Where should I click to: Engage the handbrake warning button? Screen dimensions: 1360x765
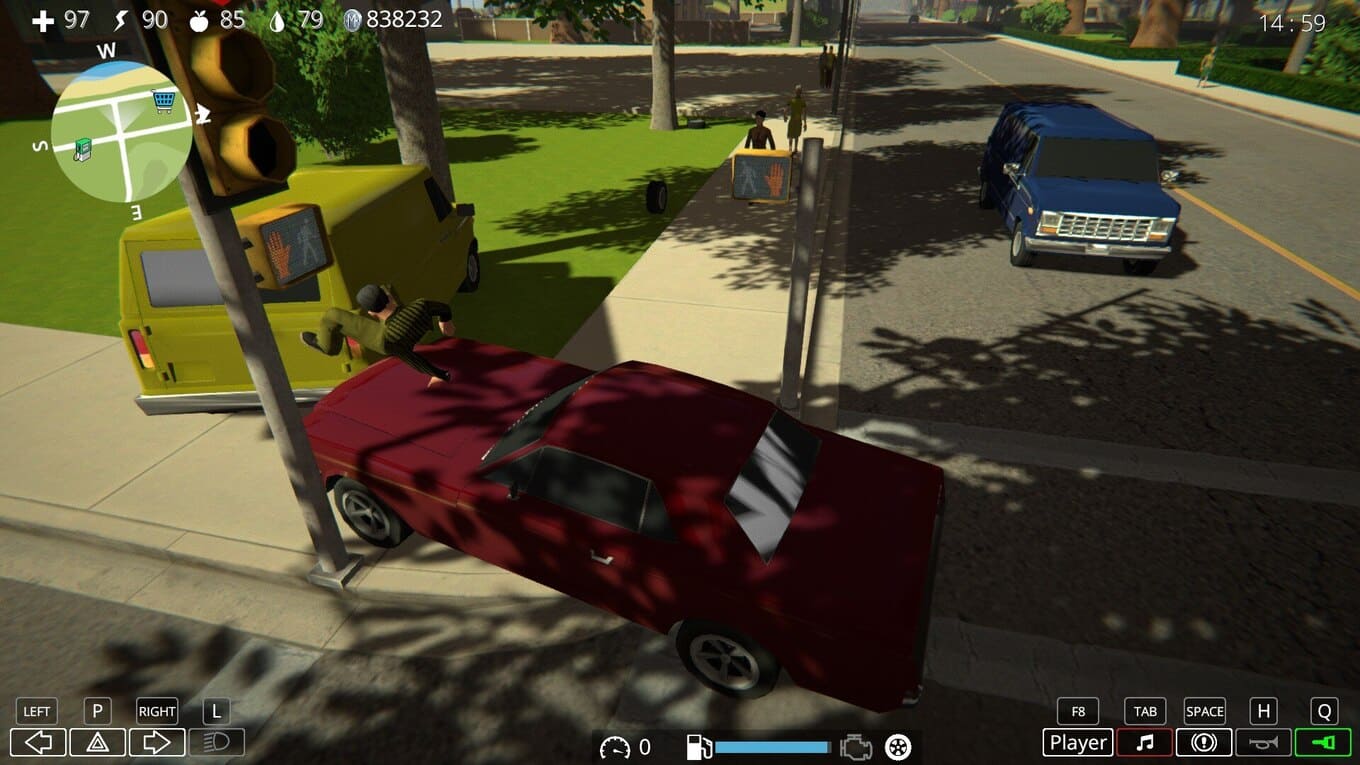(x=1204, y=743)
